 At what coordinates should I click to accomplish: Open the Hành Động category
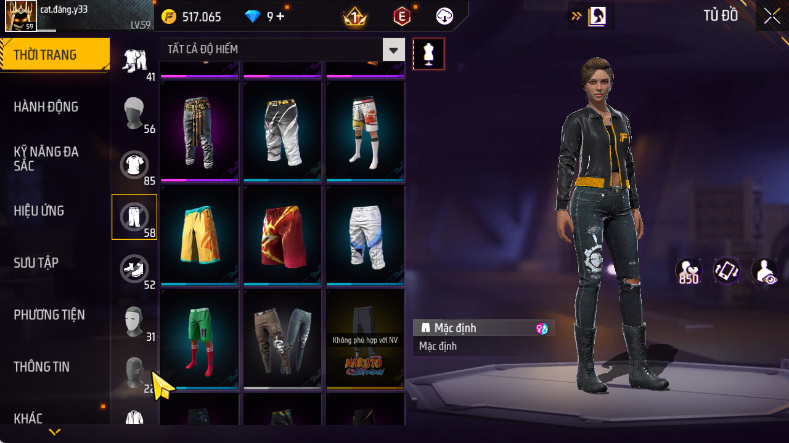[46, 107]
